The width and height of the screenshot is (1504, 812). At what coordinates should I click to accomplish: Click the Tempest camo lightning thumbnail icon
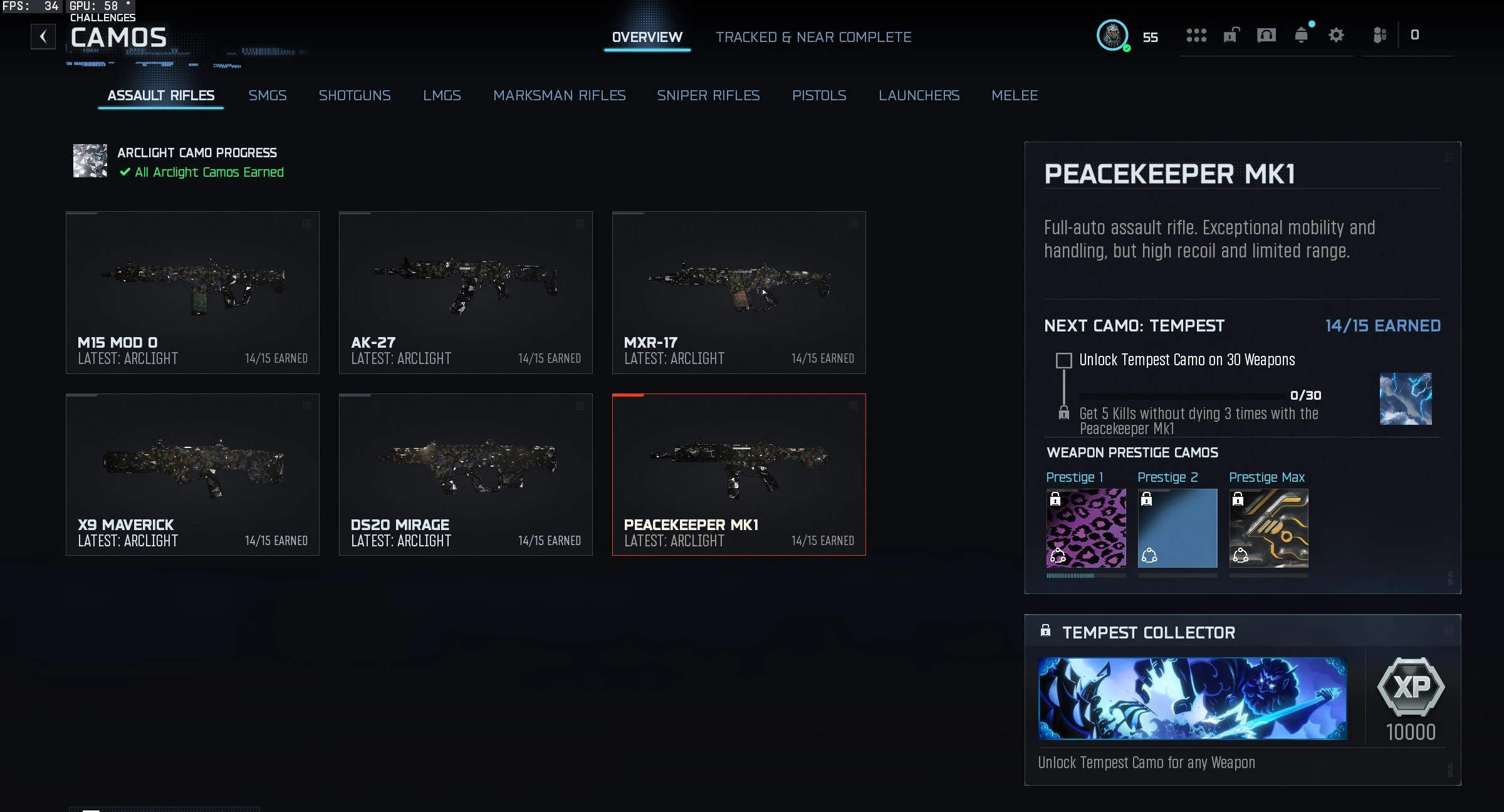1406,399
